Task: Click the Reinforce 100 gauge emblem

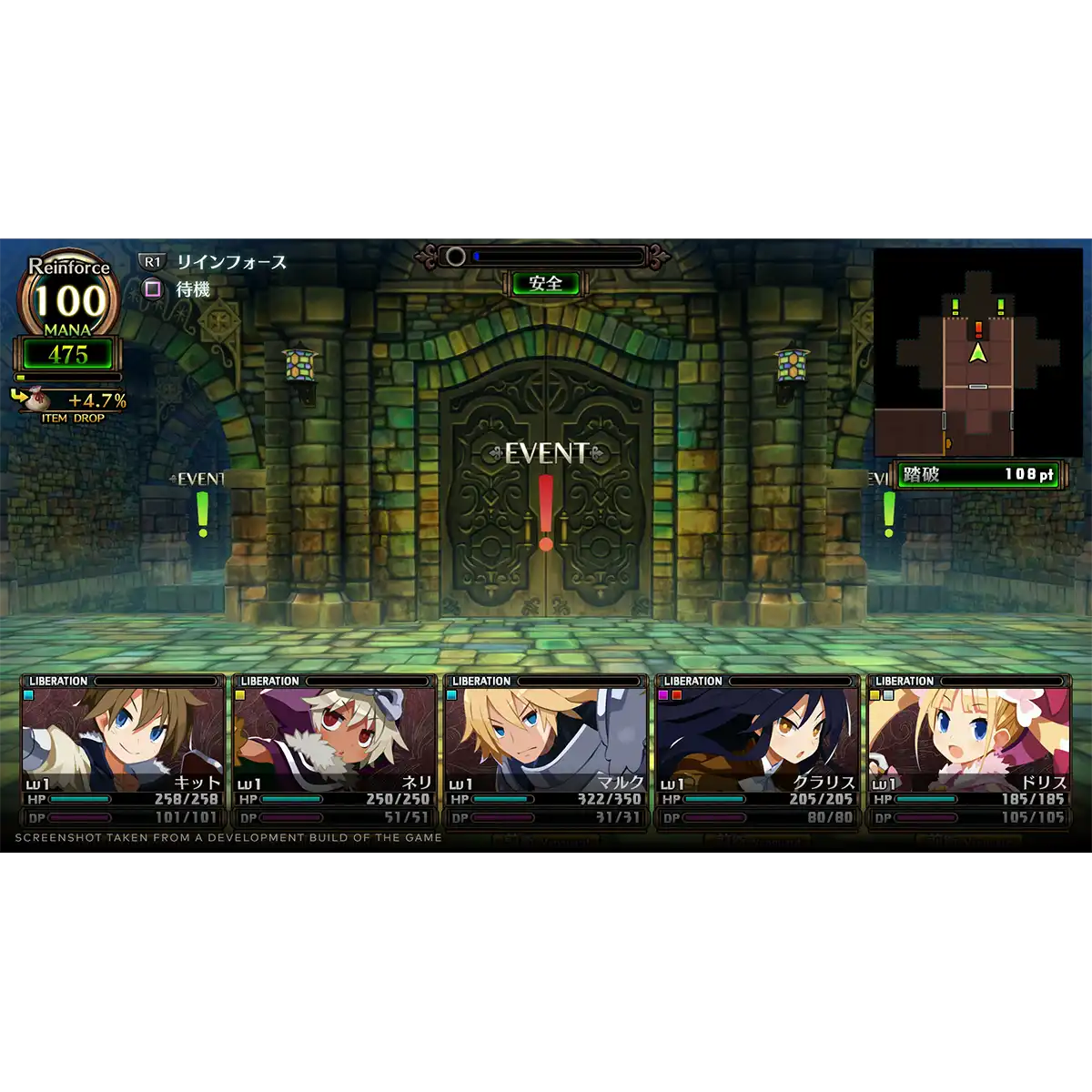Action: pyautogui.click(x=69, y=296)
